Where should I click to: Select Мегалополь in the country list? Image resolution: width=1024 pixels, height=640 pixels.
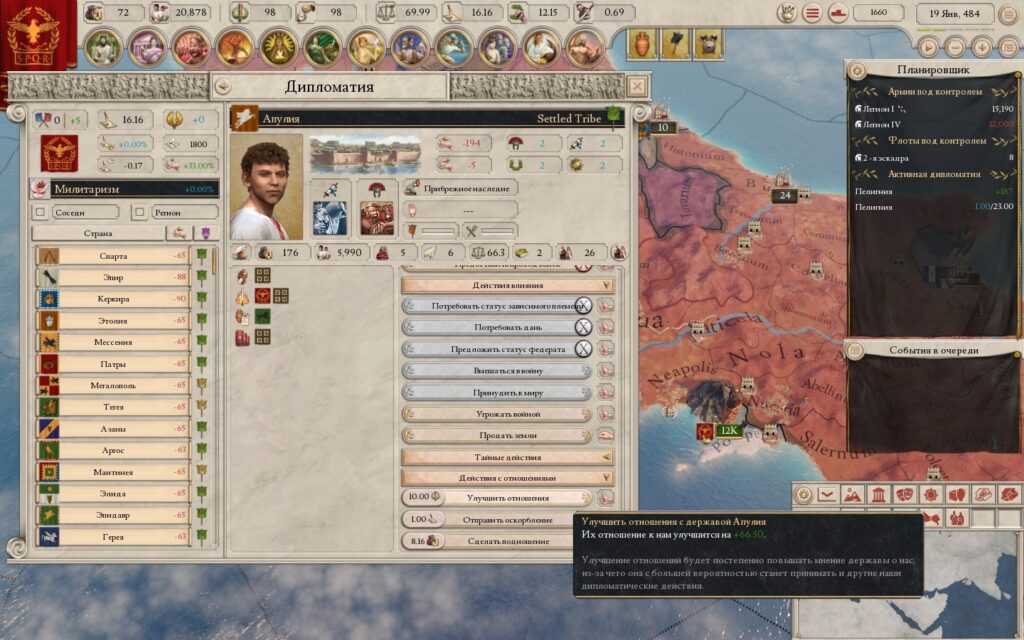pos(113,385)
